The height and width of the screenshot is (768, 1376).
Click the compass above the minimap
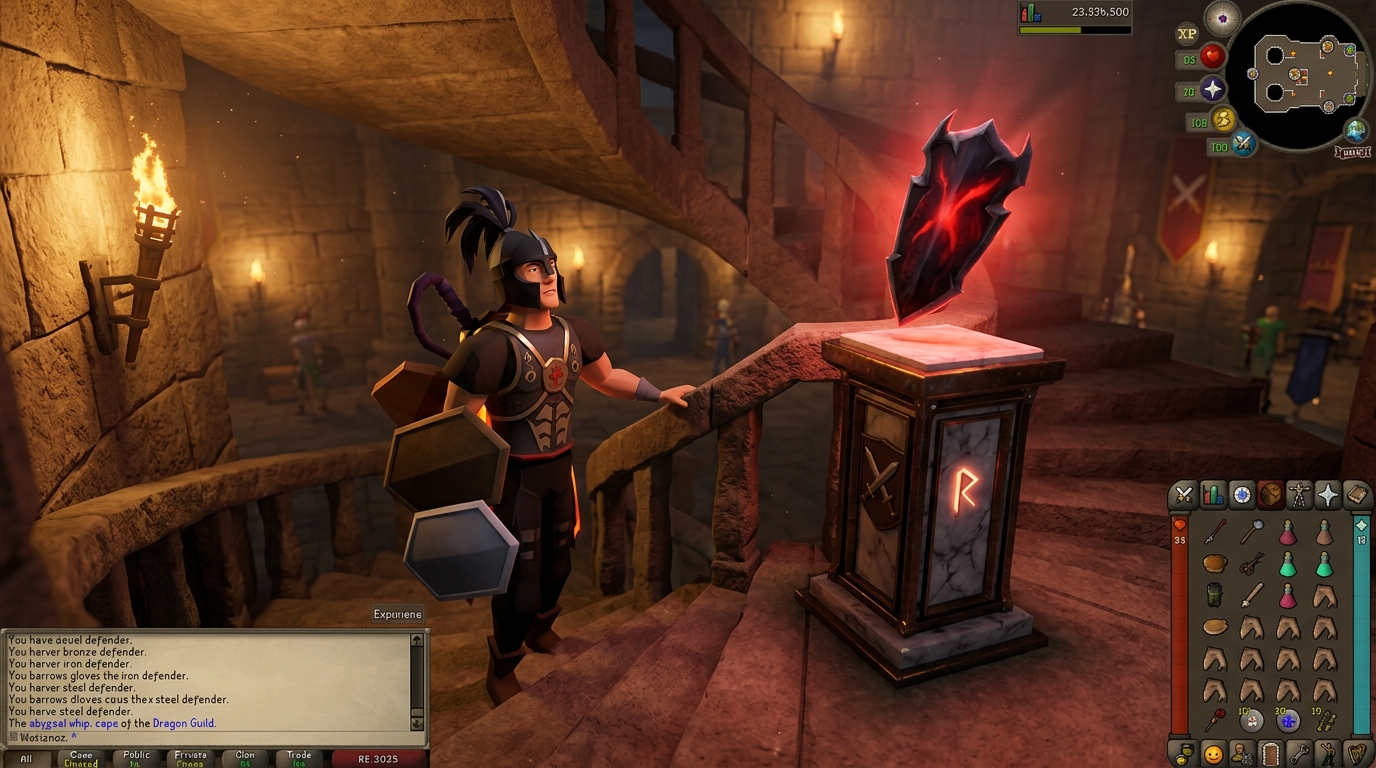click(1222, 18)
